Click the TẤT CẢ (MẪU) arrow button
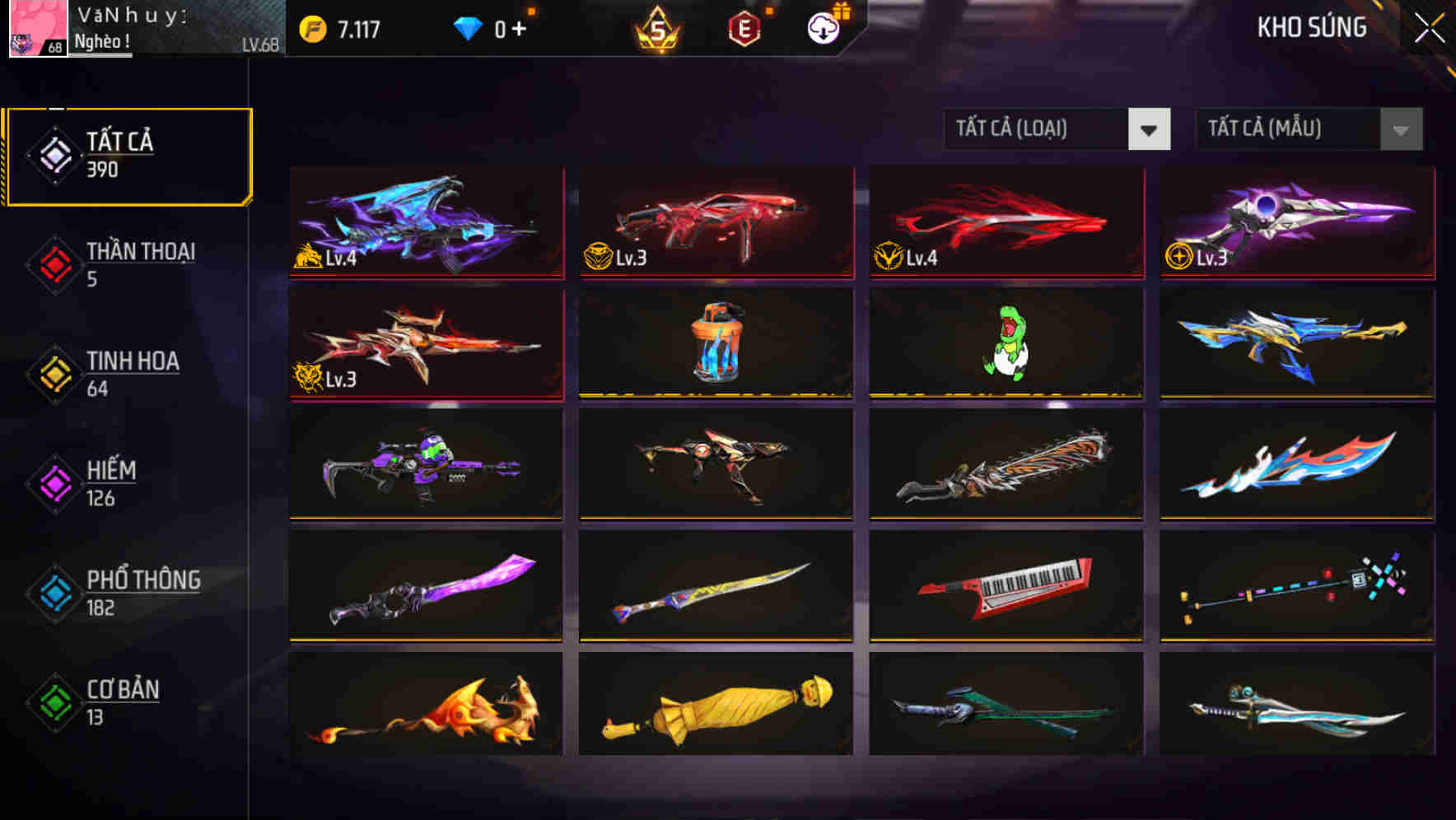 coord(1398,129)
